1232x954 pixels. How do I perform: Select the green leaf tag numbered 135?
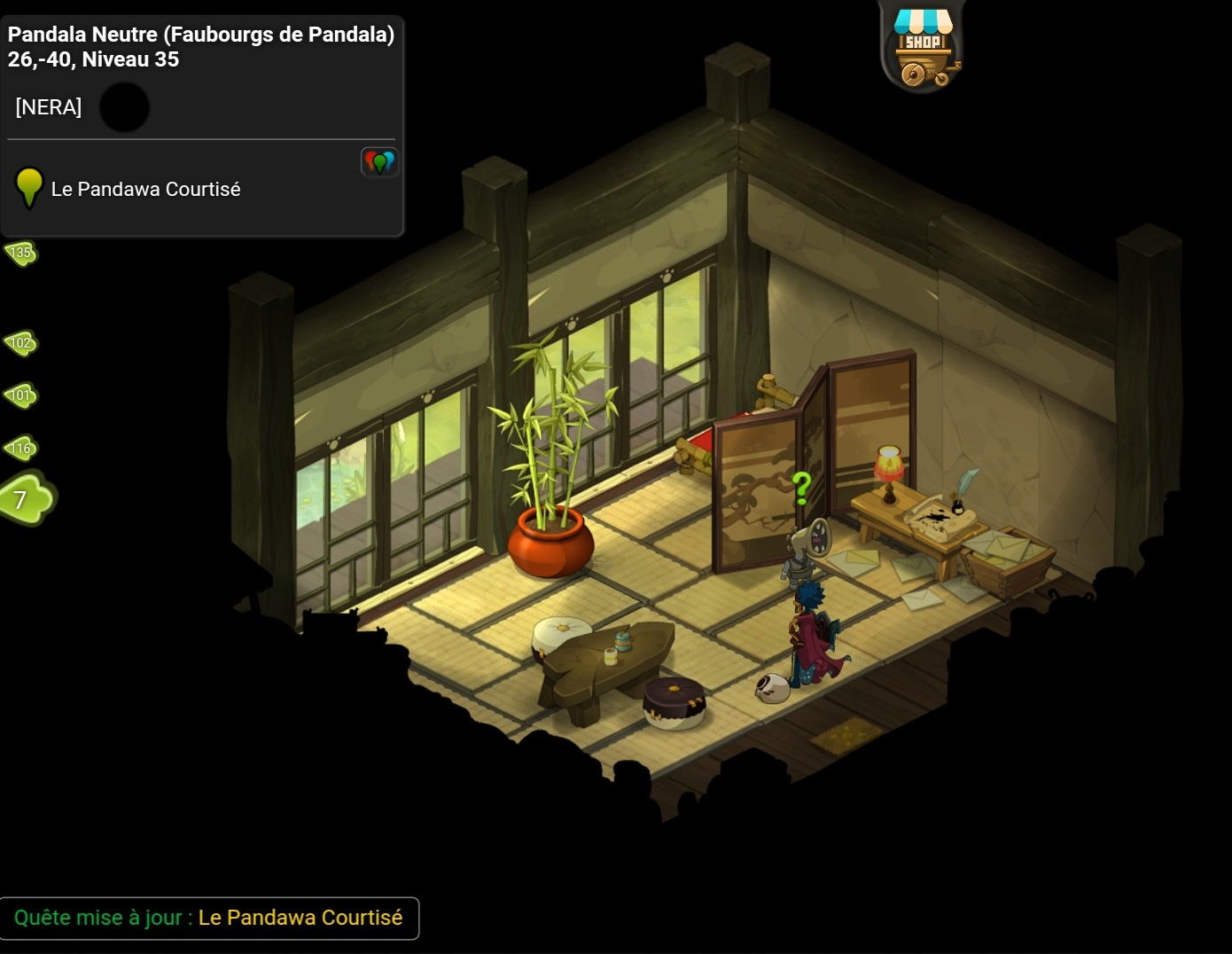point(20,253)
